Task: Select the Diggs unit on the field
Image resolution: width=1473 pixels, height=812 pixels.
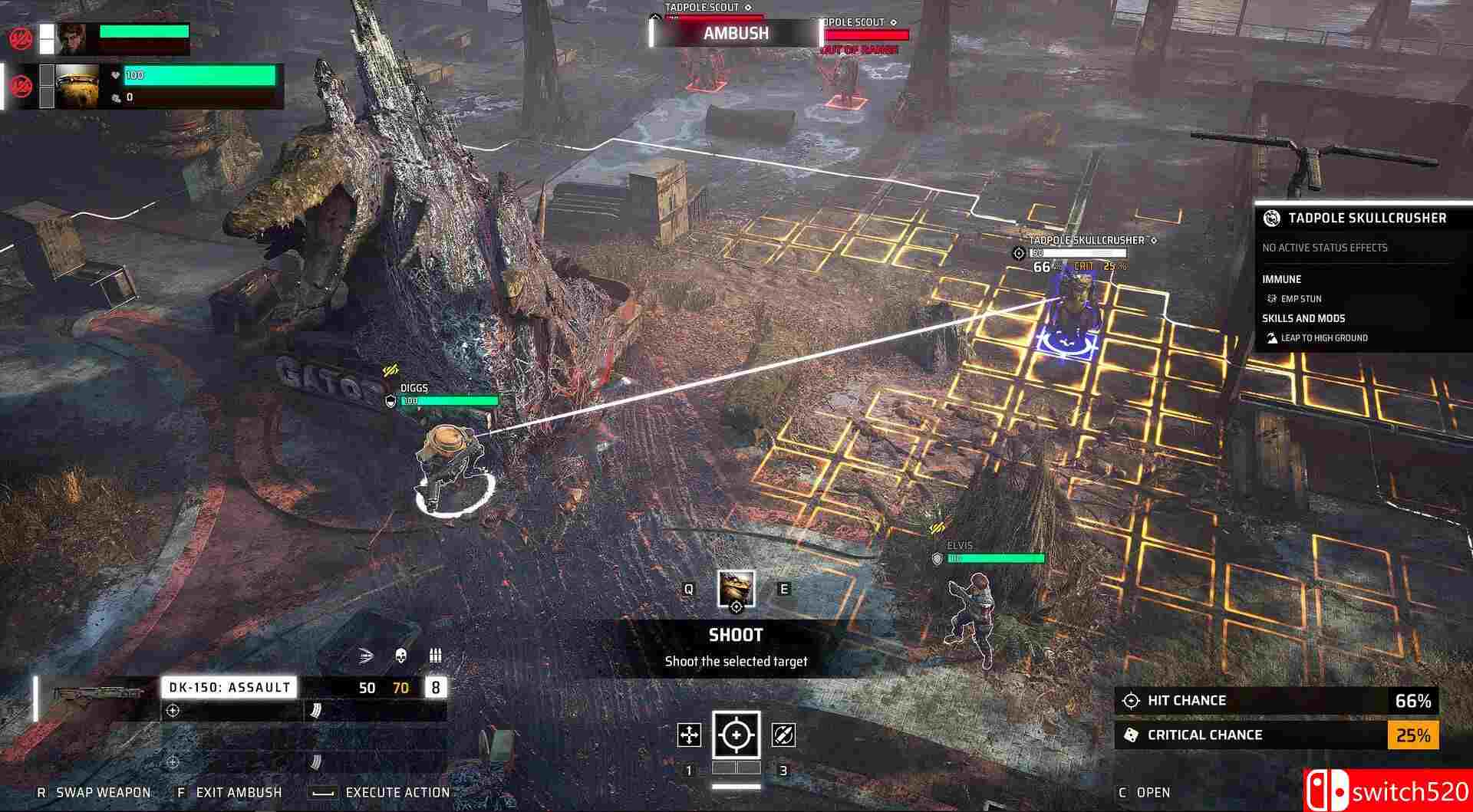Action: tap(449, 464)
